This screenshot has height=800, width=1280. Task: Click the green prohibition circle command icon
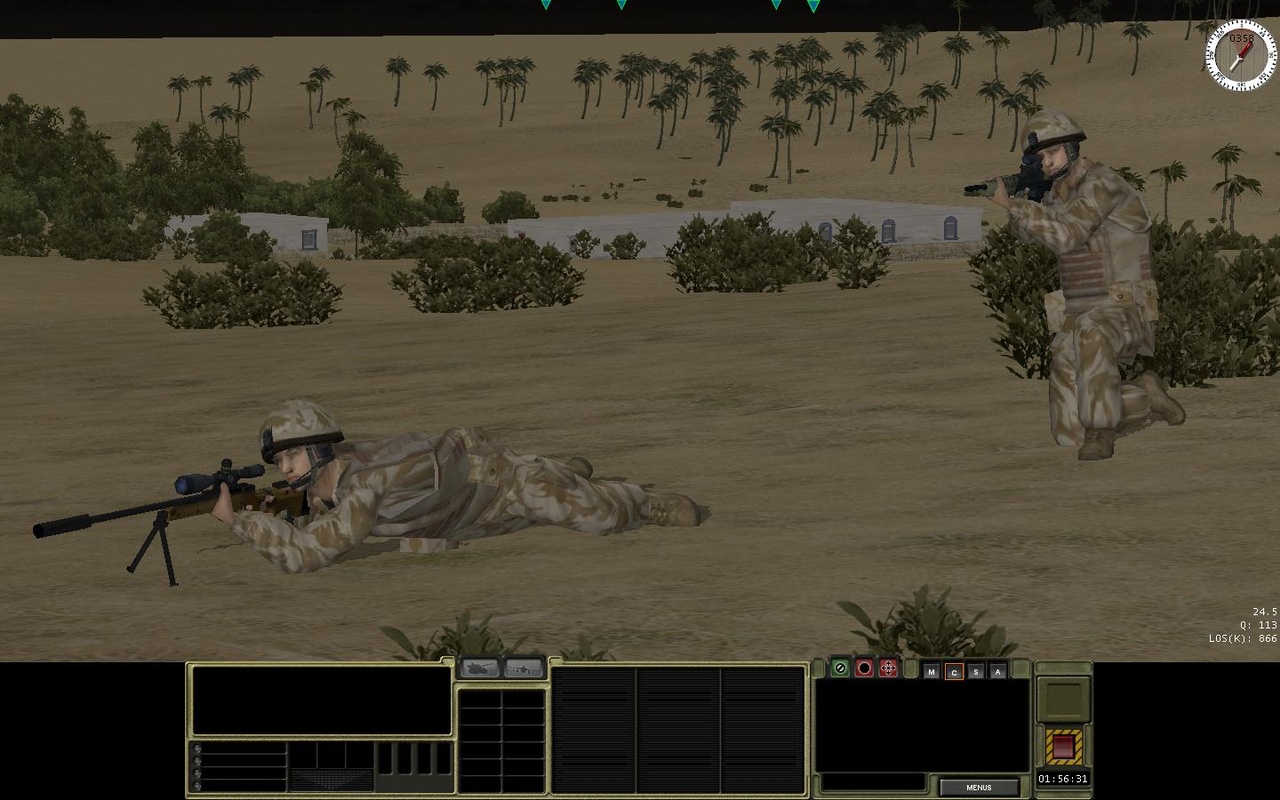(x=839, y=669)
